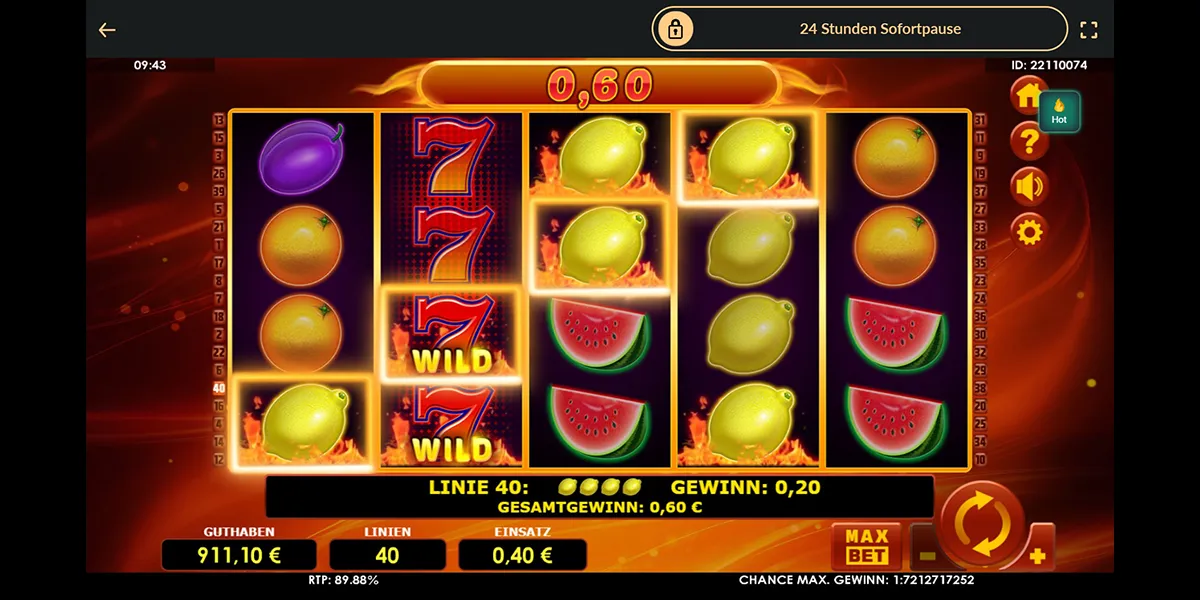Open the Hot flame badge
Screen dimensions: 1200x600
point(1059,112)
